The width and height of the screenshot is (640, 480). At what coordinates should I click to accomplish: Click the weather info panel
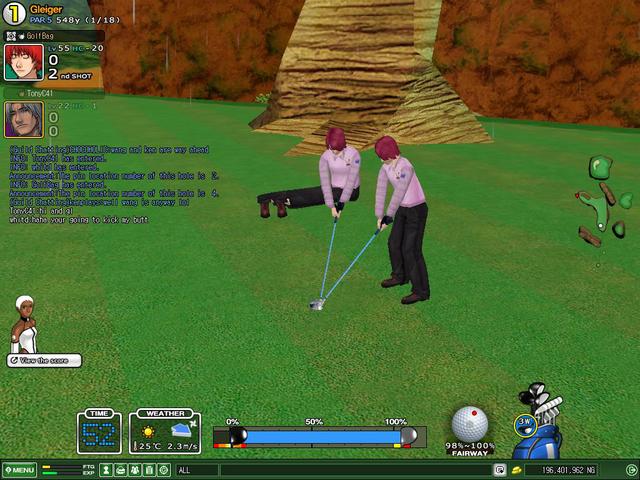166,432
